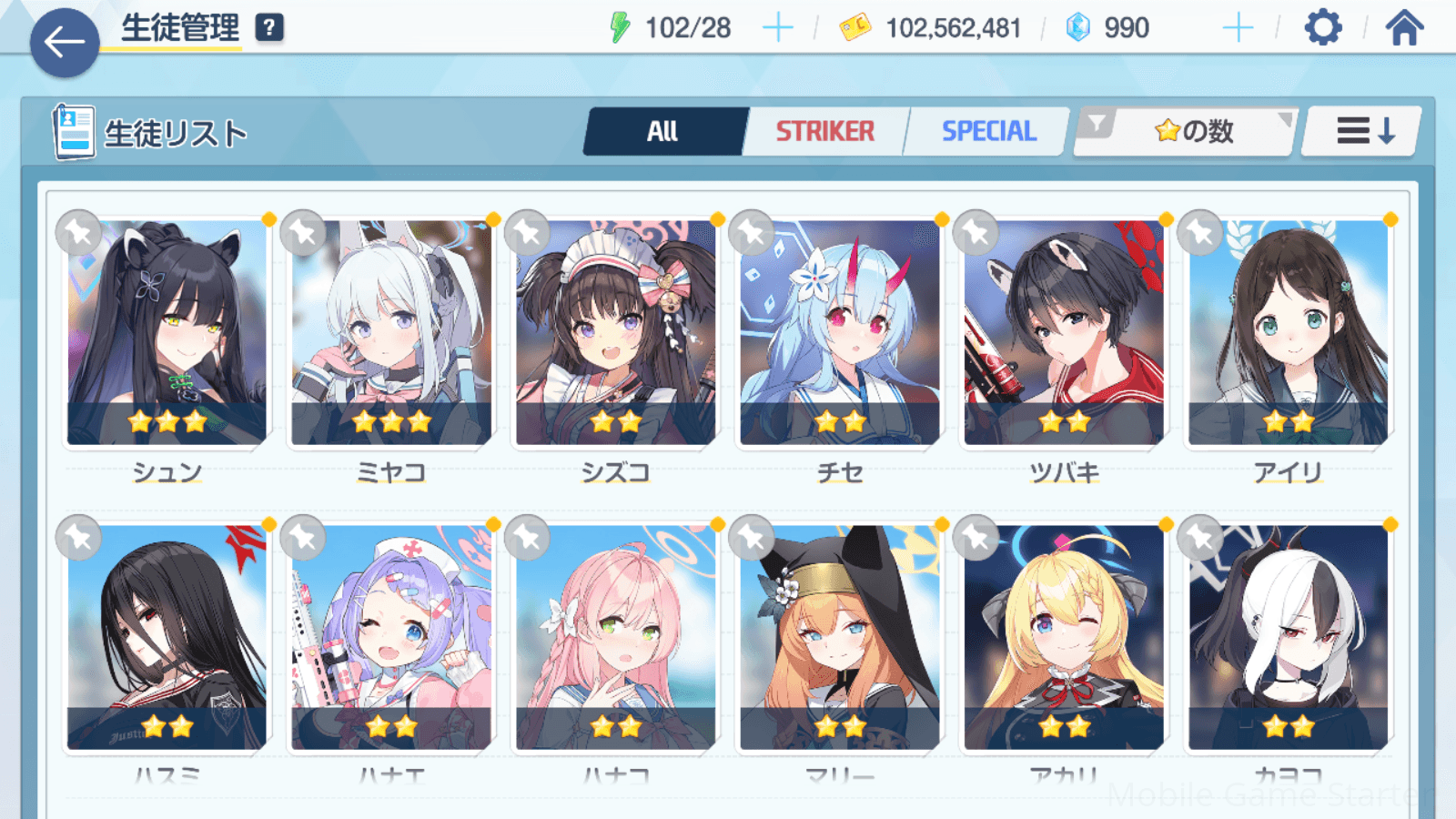Select the pink-haired ハナコ card
Screen dimensions: 1456x819
615,637
